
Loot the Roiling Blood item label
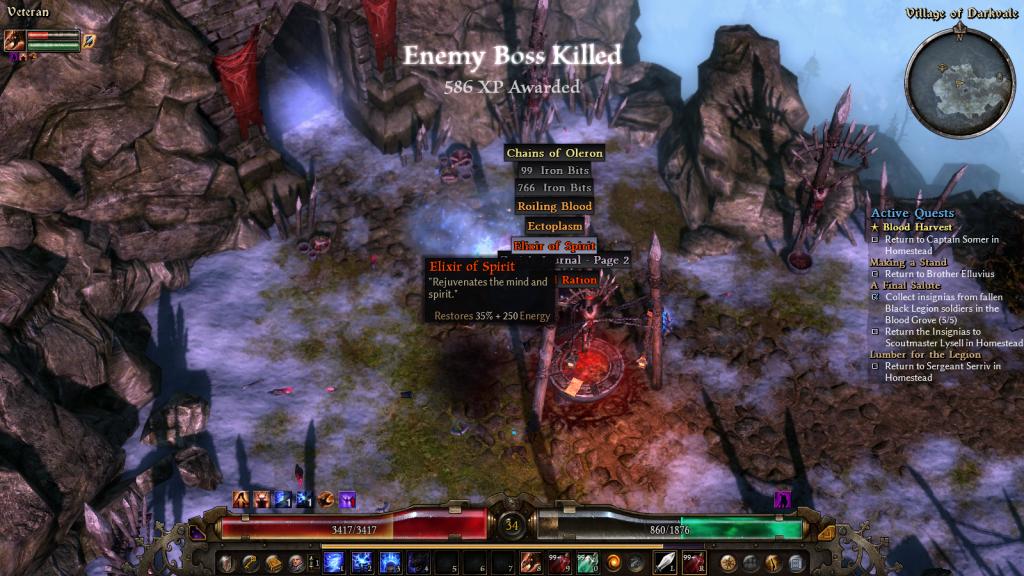pos(554,206)
